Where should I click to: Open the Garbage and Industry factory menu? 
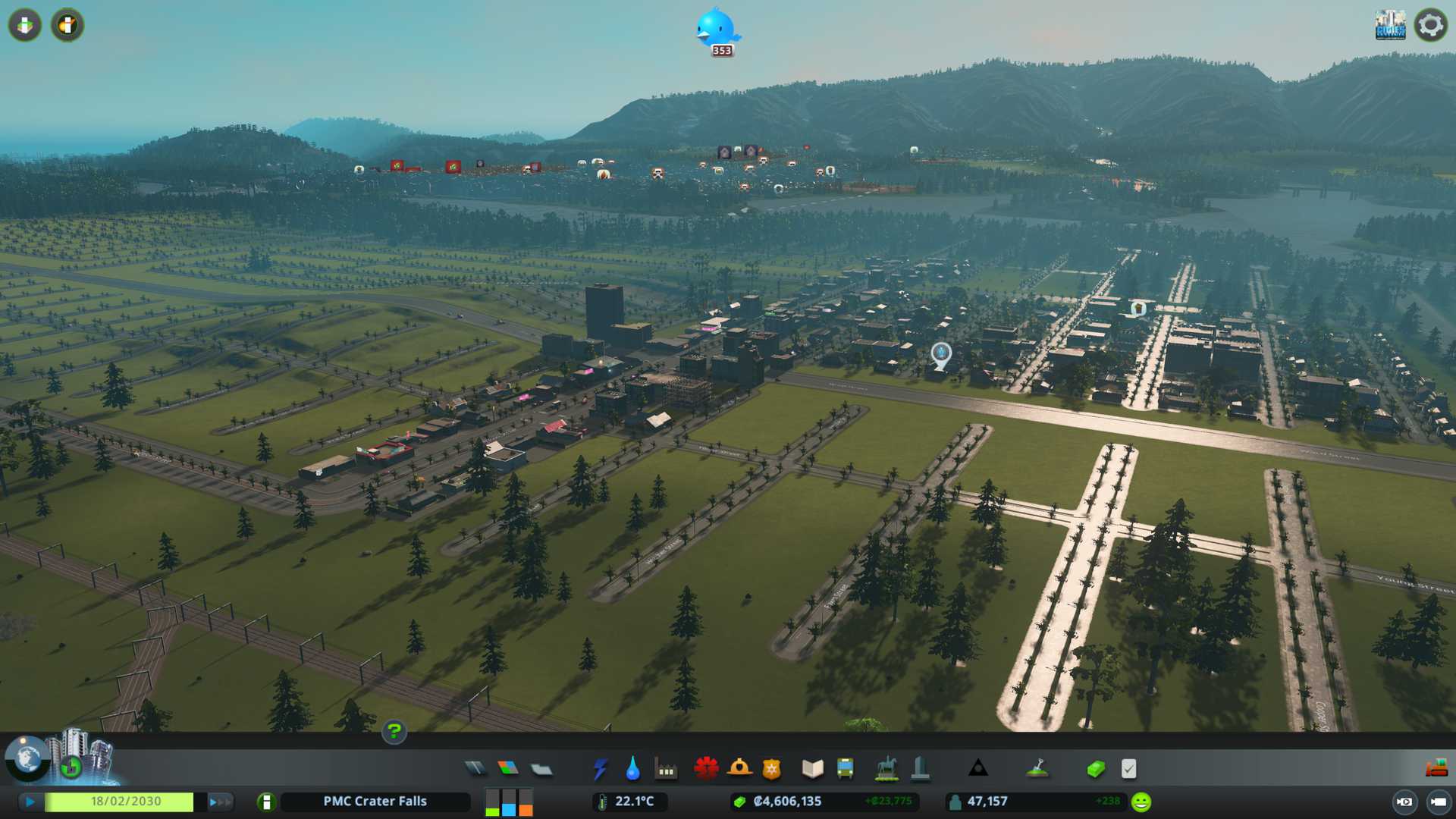666,770
